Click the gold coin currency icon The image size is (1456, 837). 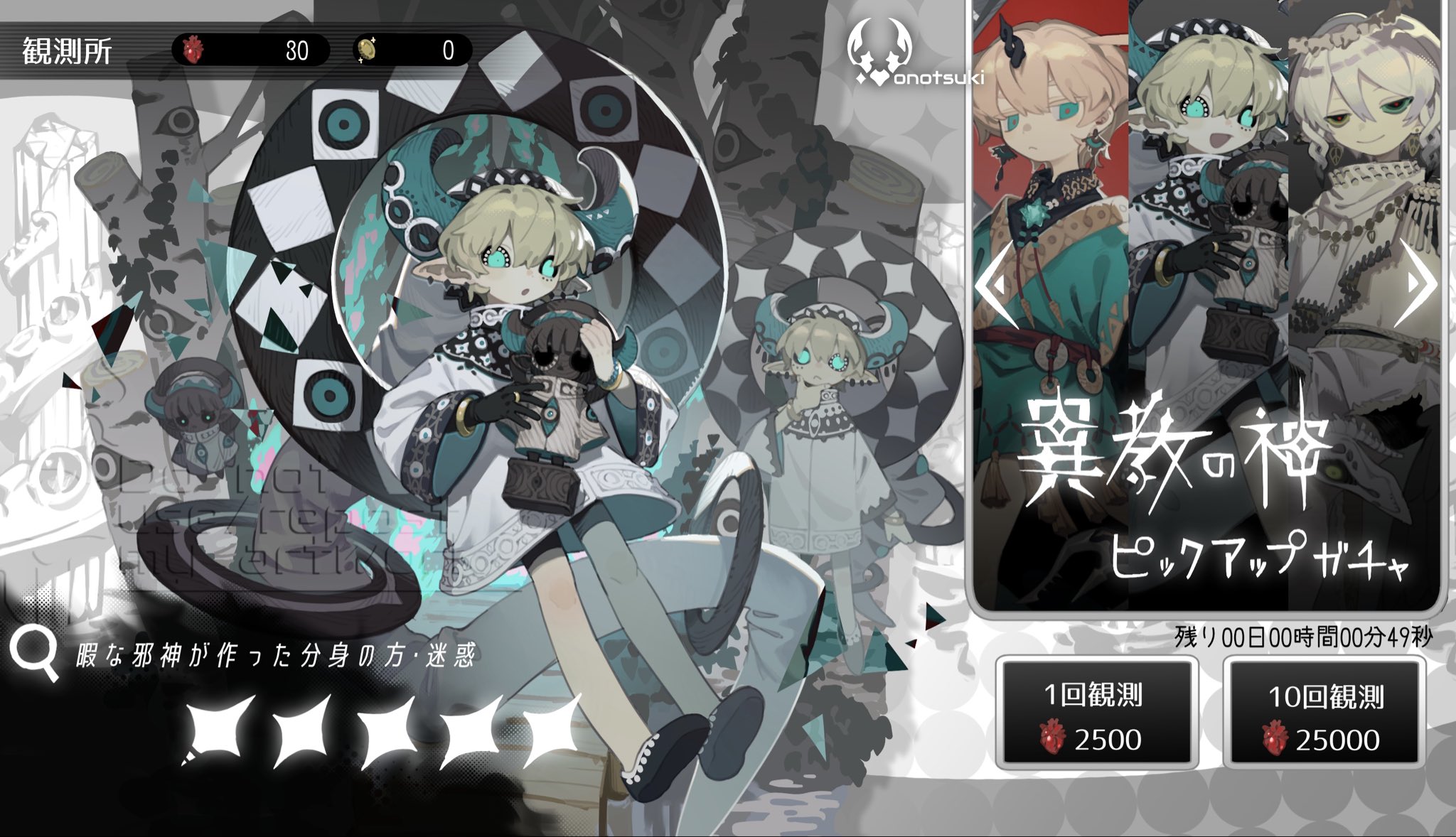tap(365, 50)
